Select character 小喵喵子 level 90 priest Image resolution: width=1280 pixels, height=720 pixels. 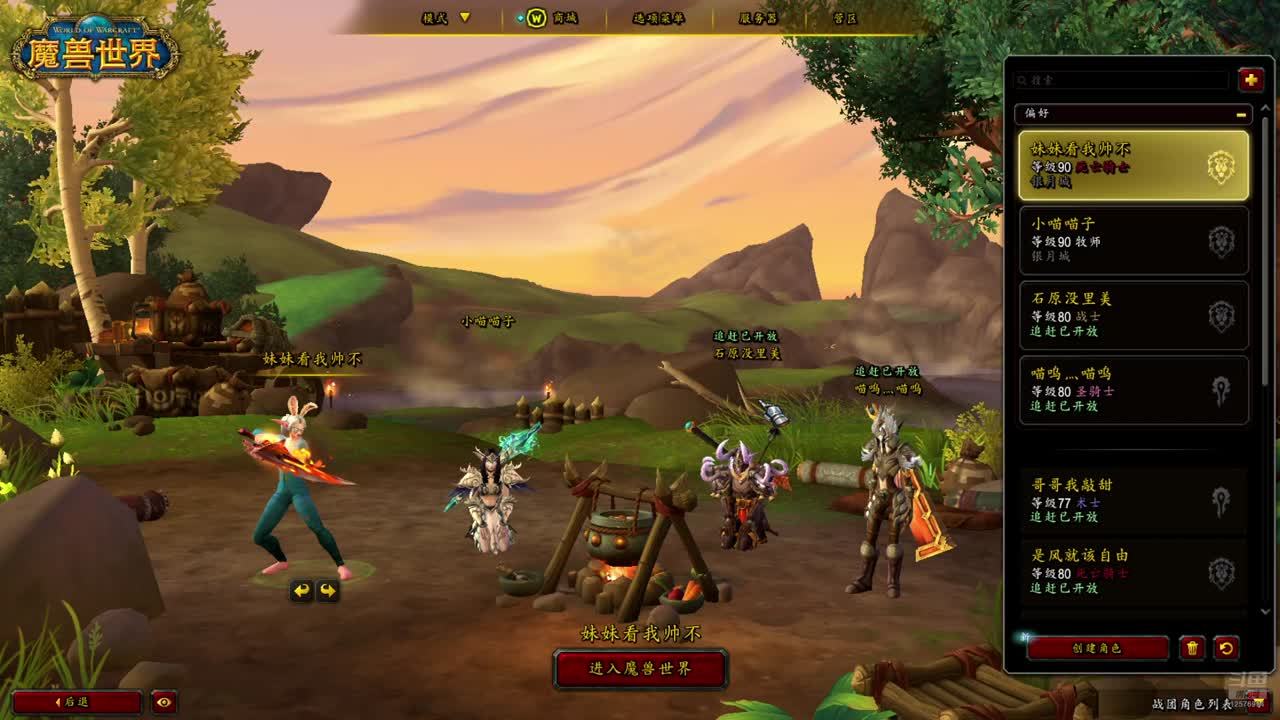pos(1133,240)
